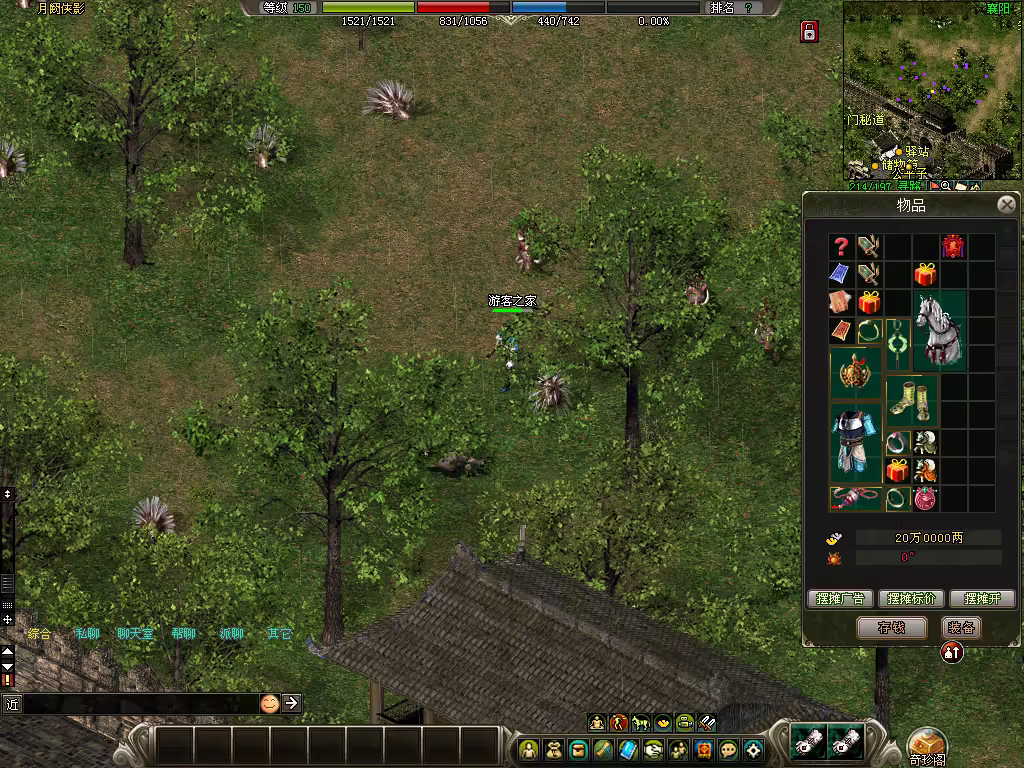Screen dimensions: 1024x768
Task: Switch to the 私聊 private chat tab
Action: pos(87,633)
